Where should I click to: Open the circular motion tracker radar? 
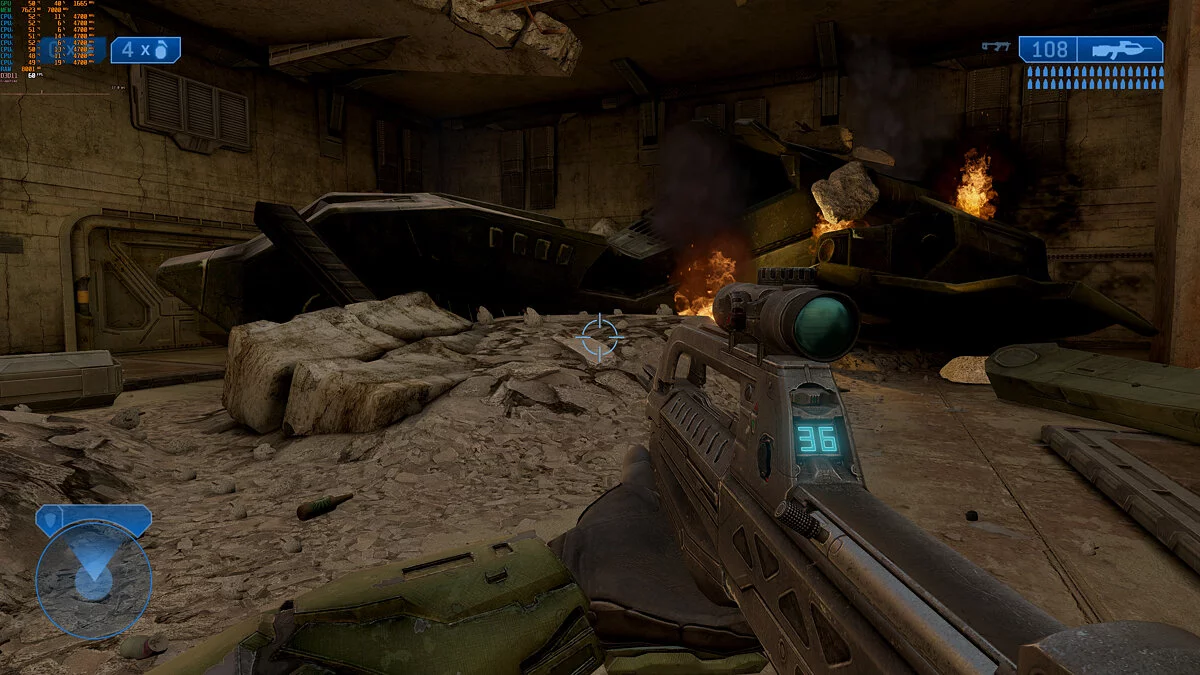pyautogui.click(x=93, y=578)
